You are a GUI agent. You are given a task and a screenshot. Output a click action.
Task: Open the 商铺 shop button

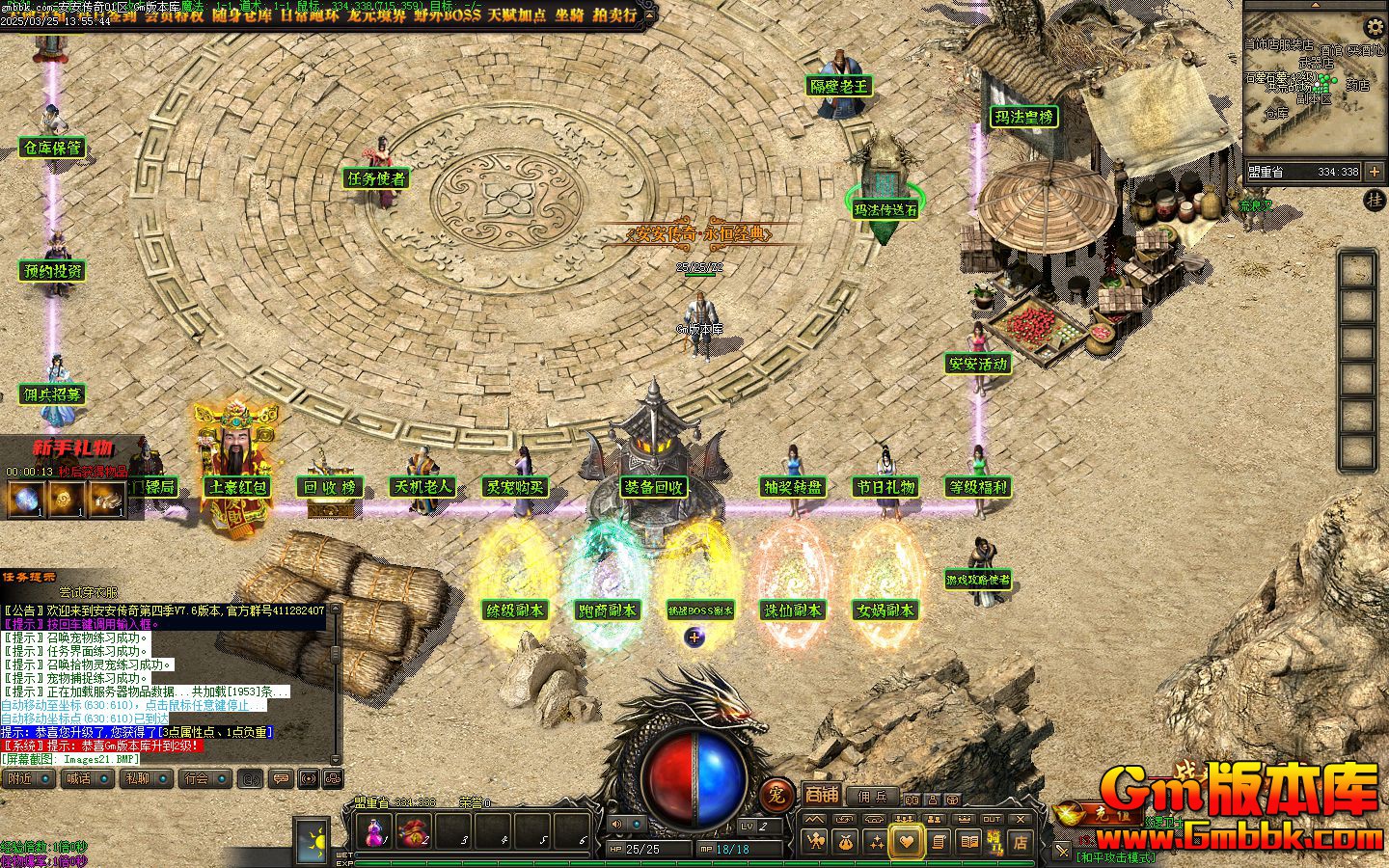click(x=822, y=795)
